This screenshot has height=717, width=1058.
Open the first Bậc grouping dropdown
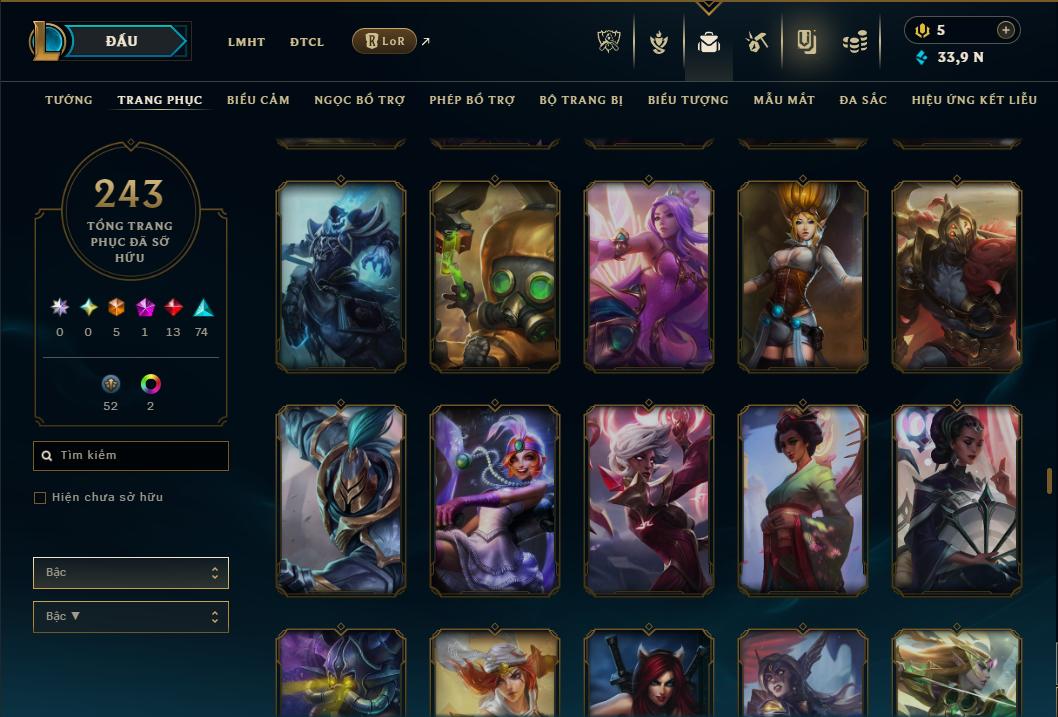tap(131, 573)
